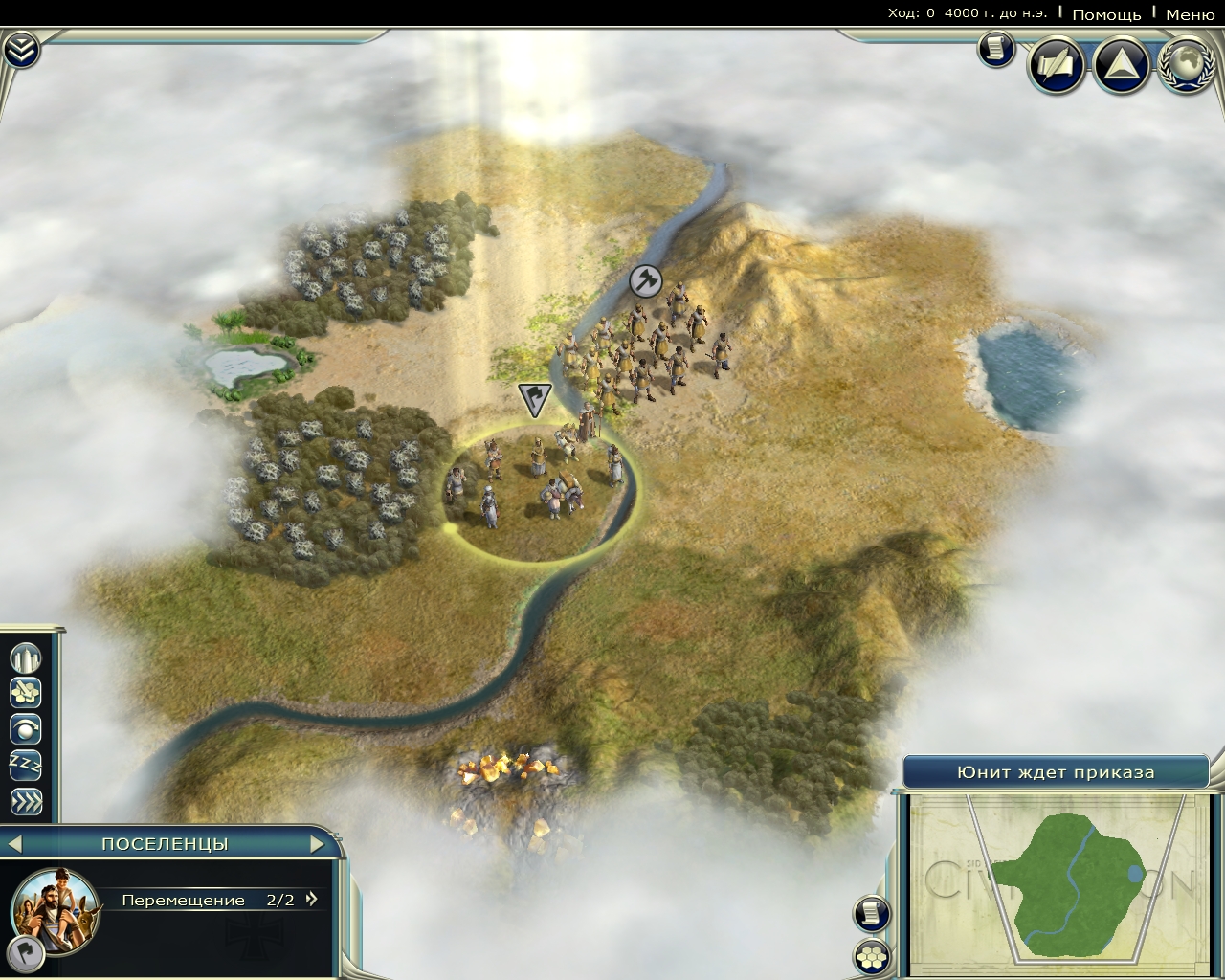Put the settlers to sleep with Zzz
Image resolution: width=1225 pixels, height=980 pixels.
point(26,765)
